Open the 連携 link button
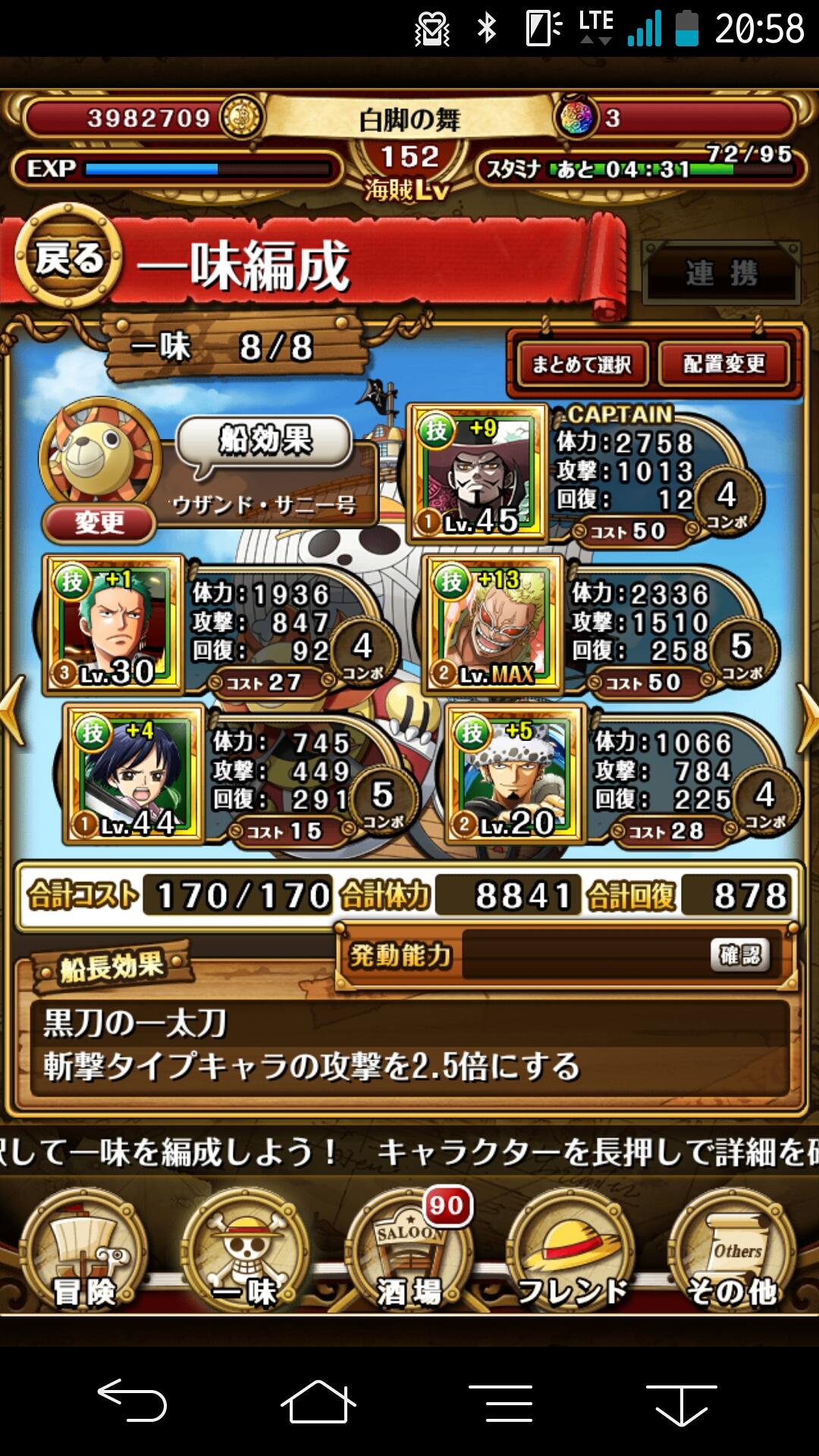This screenshot has height=1456, width=819. point(721,274)
